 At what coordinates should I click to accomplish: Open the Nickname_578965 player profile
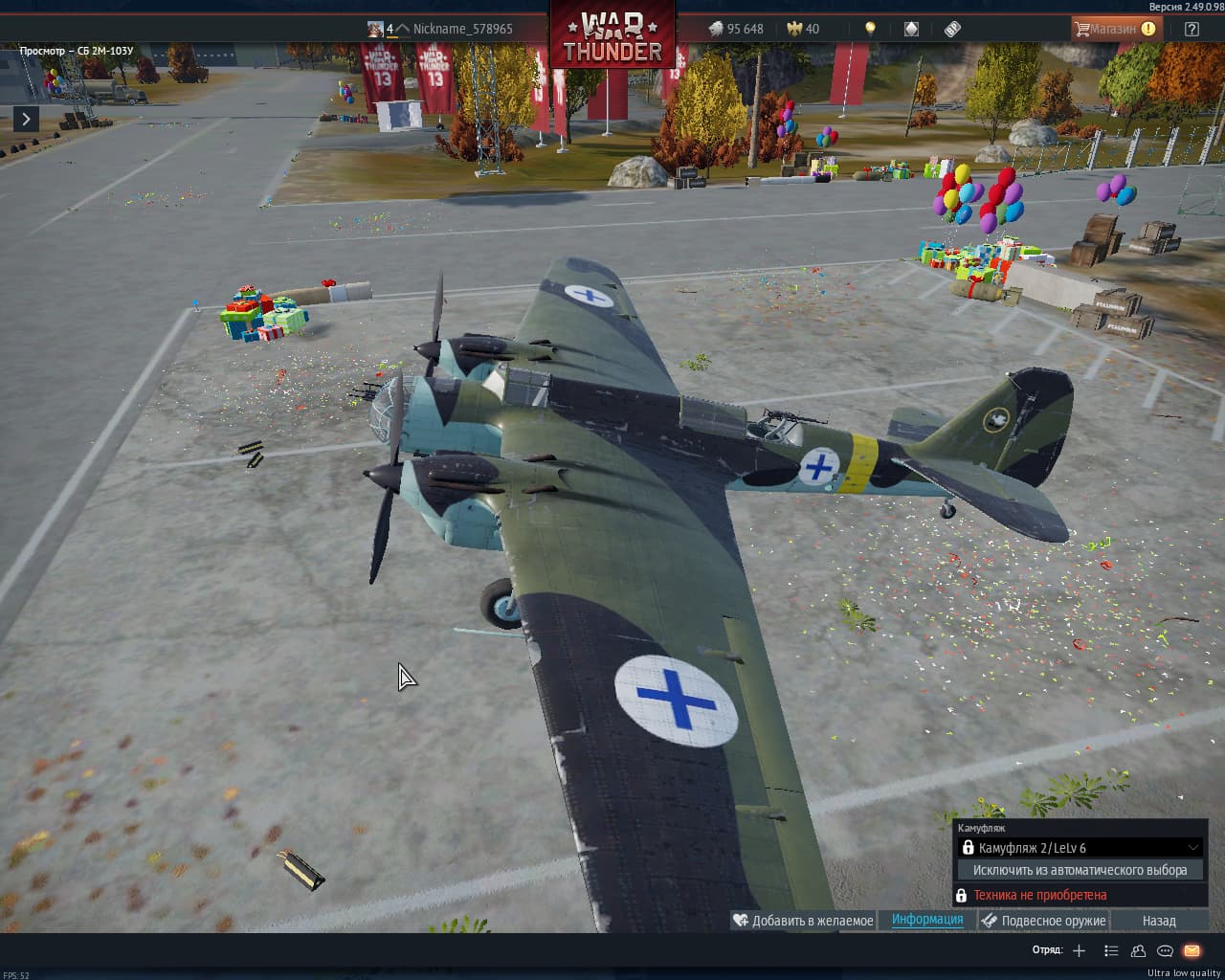click(x=461, y=29)
